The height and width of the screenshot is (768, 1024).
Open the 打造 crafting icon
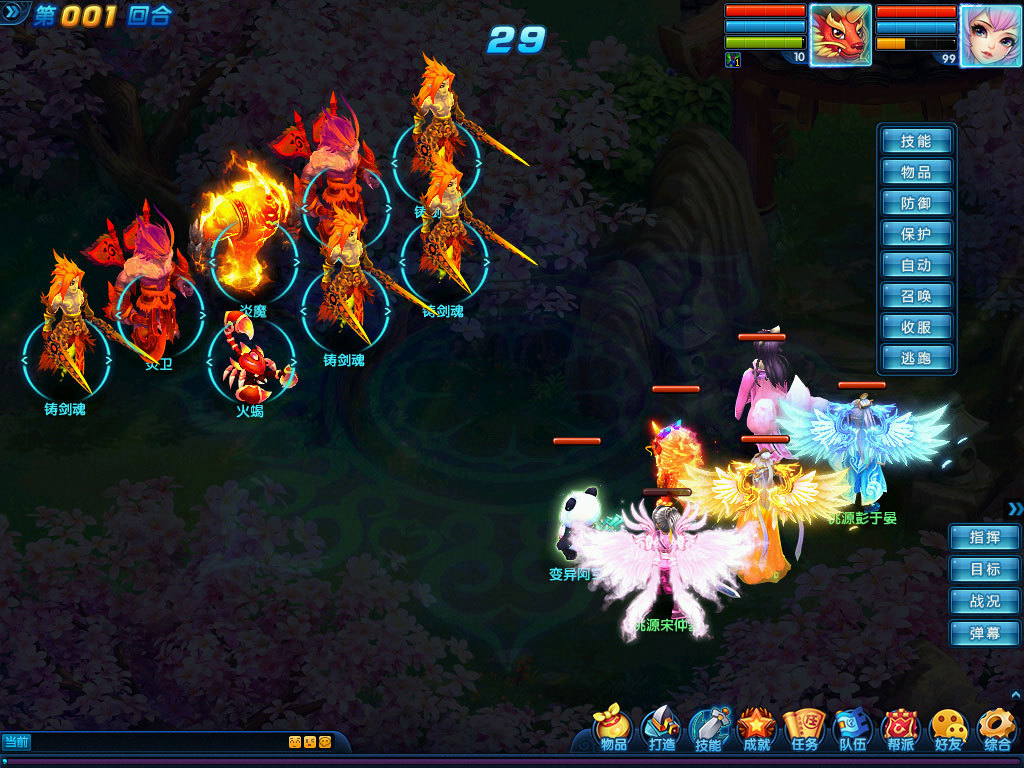(661, 729)
